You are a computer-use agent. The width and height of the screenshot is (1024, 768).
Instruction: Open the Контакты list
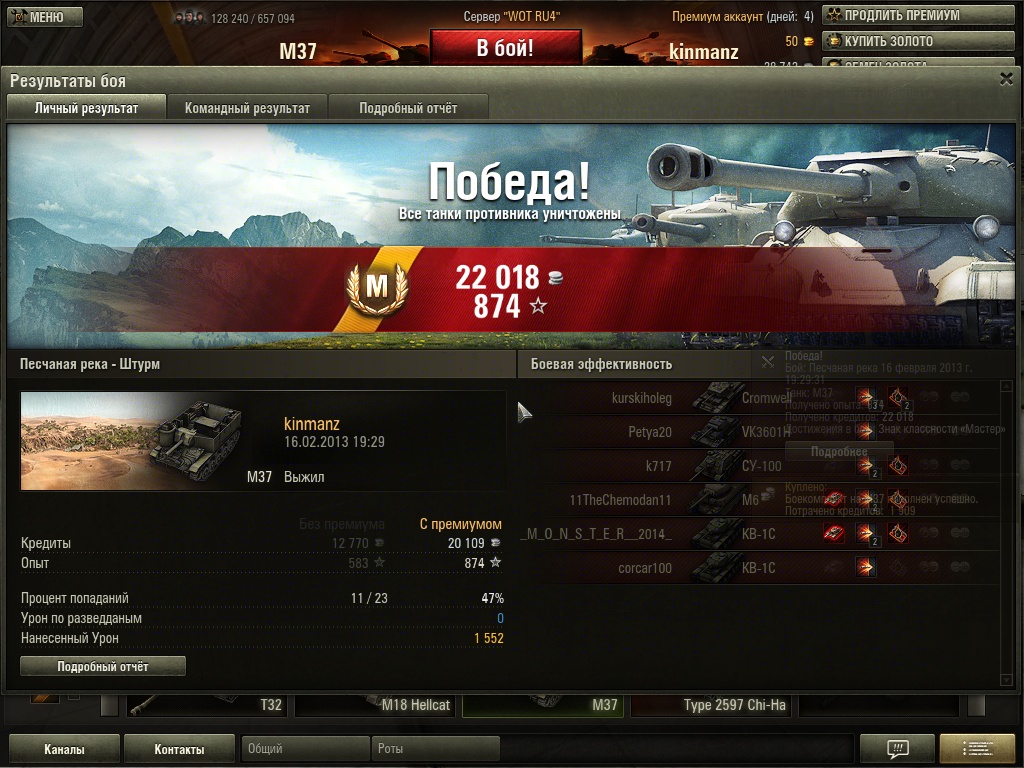click(180, 749)
